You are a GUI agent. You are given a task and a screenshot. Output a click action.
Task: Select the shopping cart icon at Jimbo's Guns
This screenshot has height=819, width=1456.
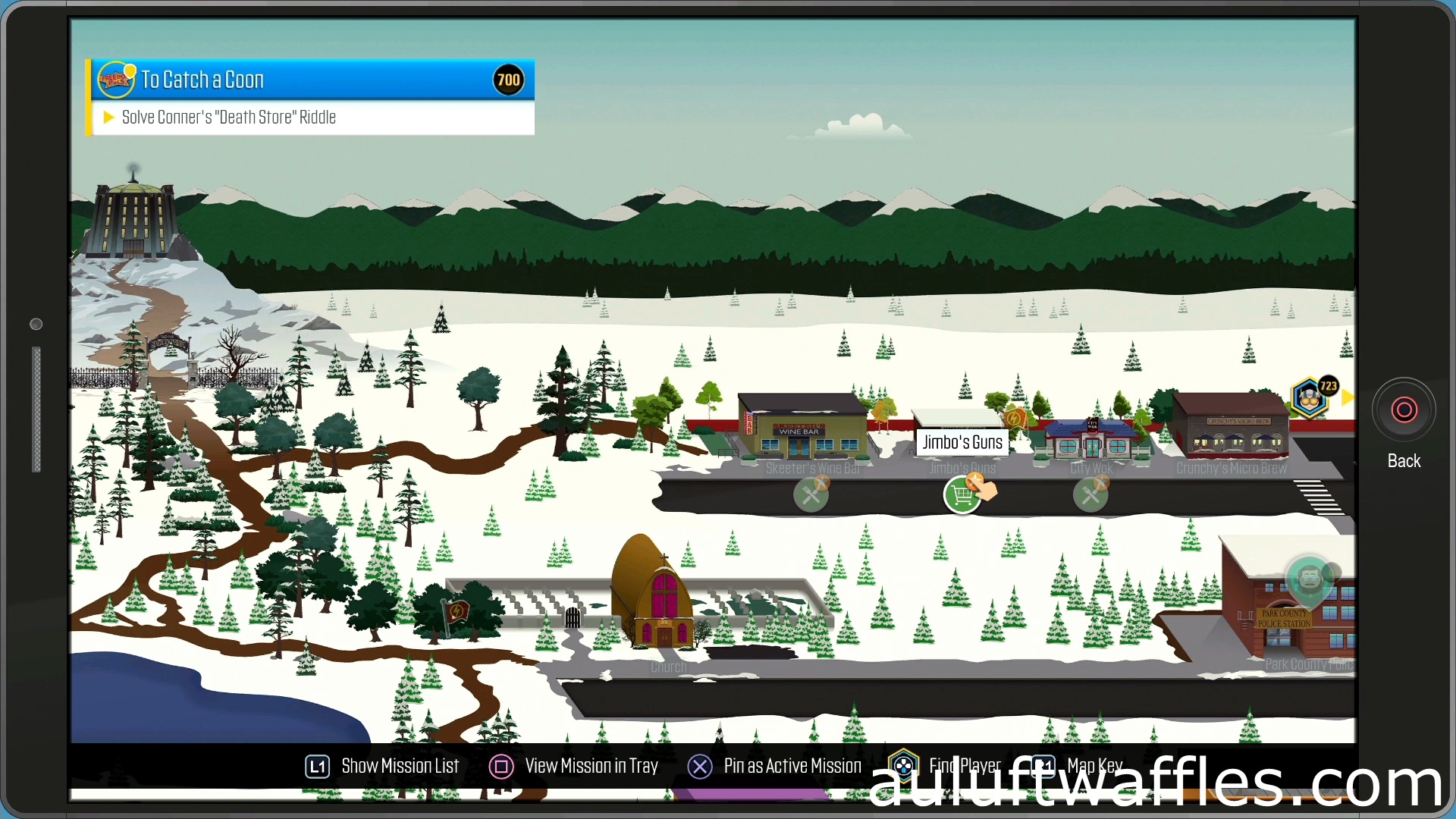[x=963, y=494]
